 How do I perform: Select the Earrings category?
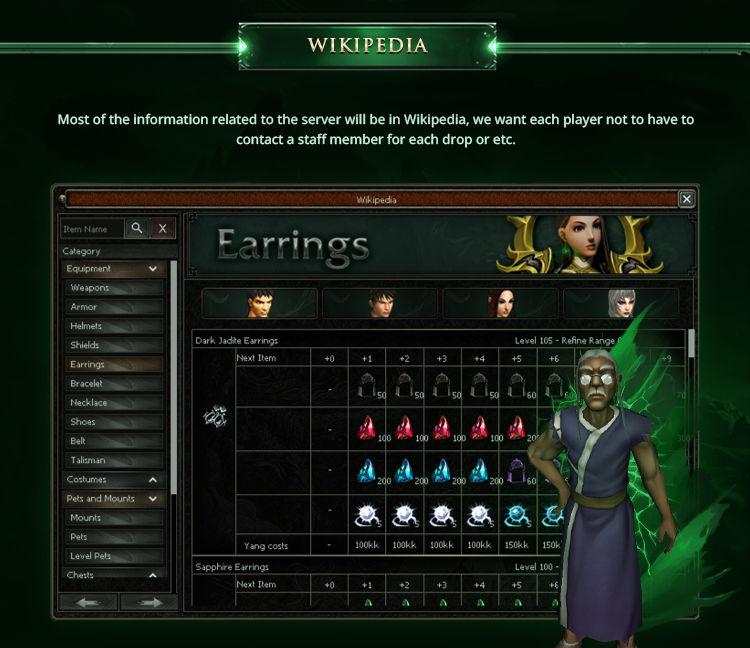click(x=112, y=365)
